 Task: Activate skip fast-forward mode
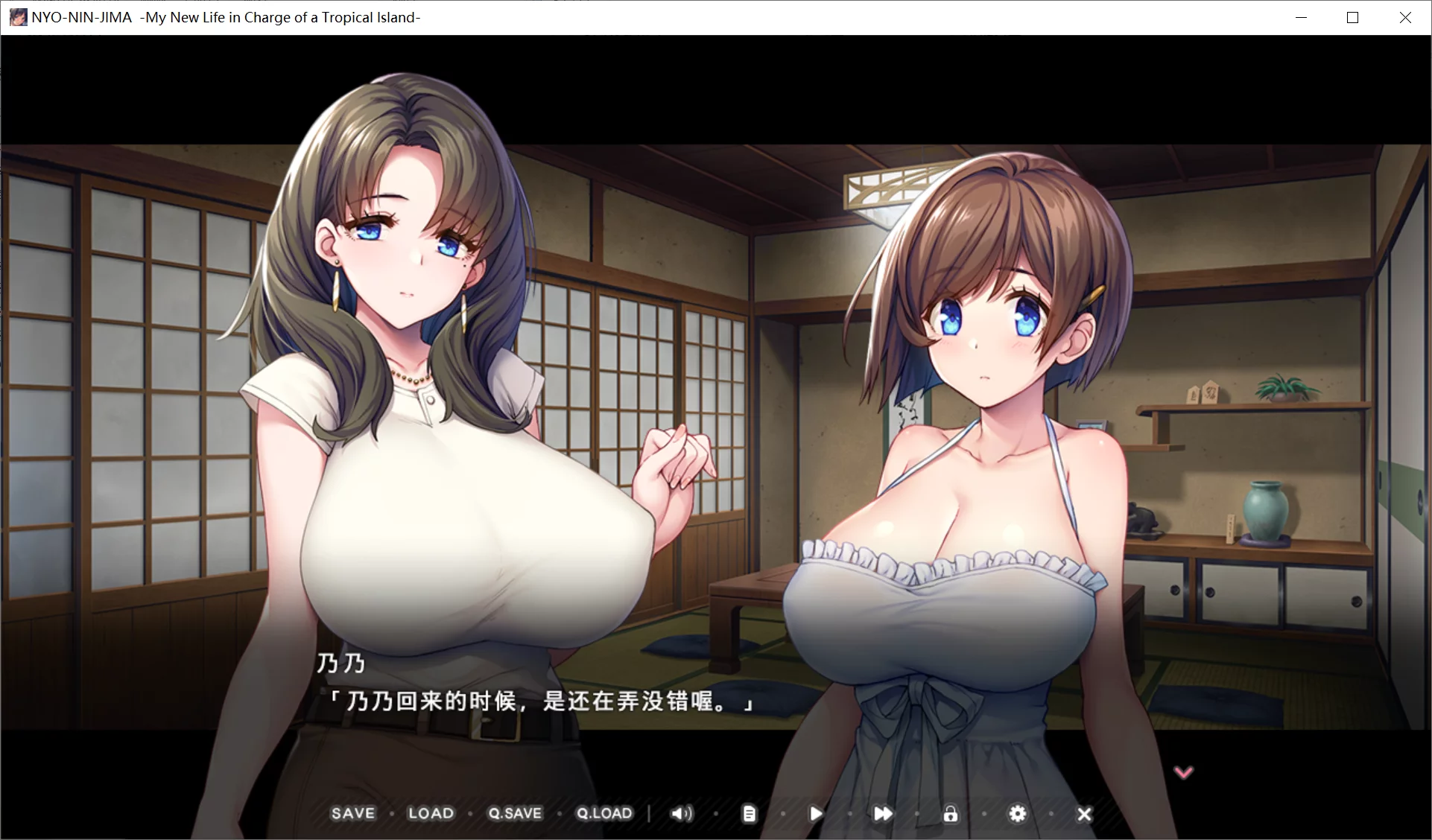tap(883, 813)
